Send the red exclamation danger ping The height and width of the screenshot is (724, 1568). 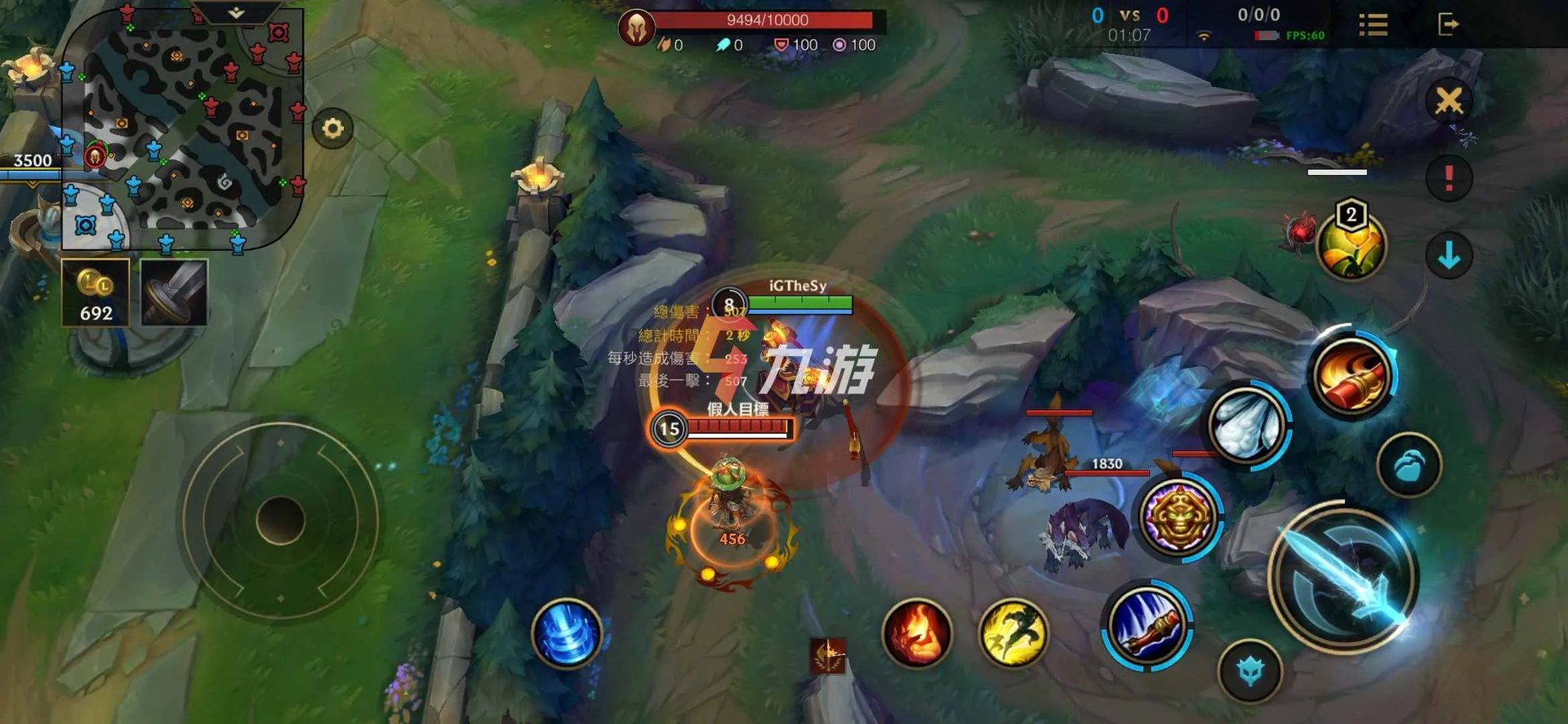1449,177
